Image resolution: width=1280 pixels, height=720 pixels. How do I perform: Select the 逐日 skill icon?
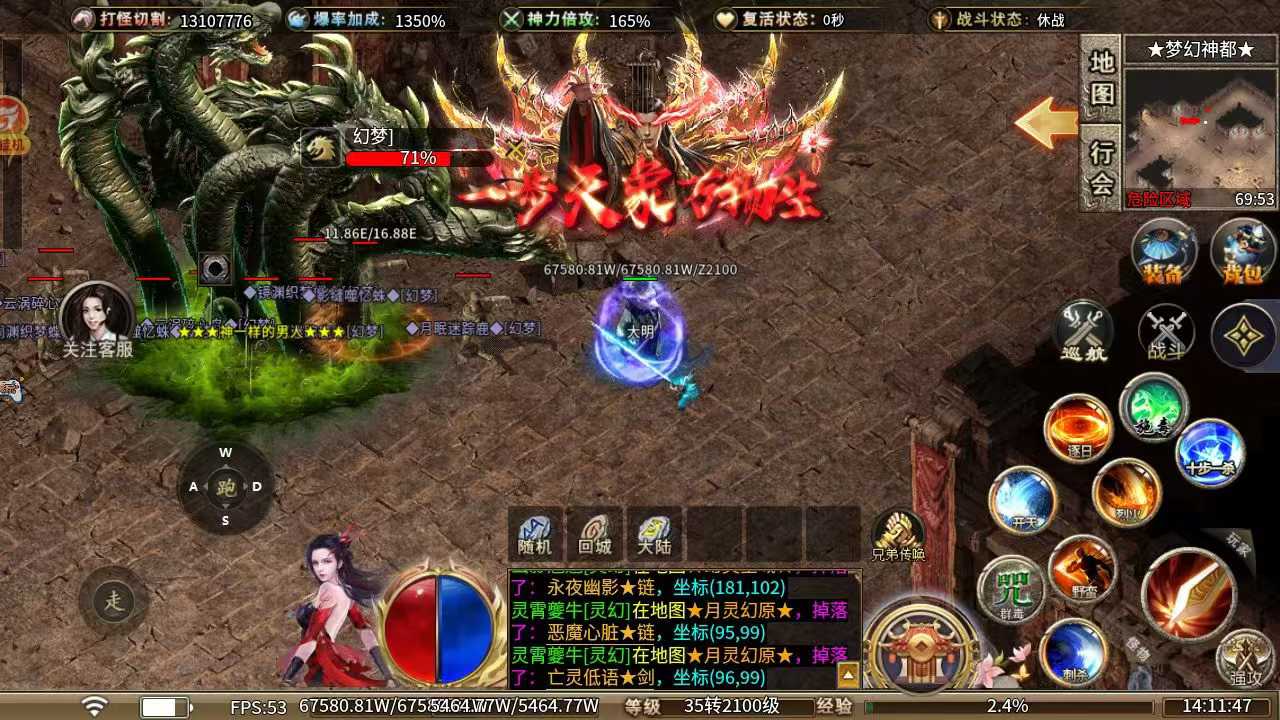[x=1080, y=425]
